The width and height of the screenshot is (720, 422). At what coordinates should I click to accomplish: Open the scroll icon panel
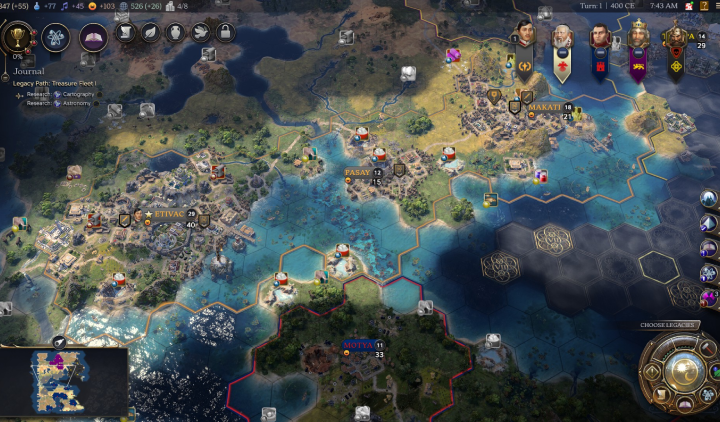127,33
